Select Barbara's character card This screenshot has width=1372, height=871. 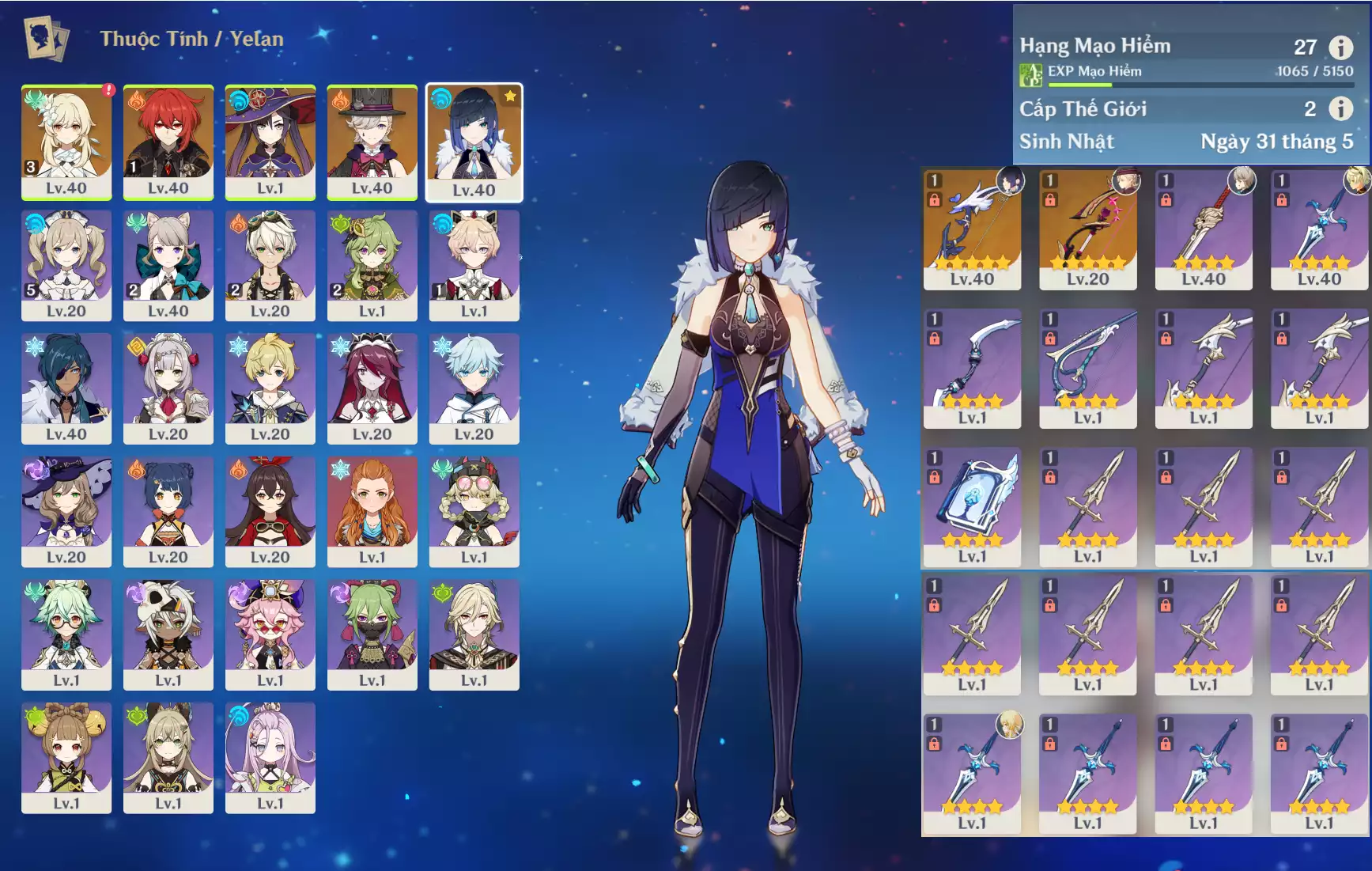[66, 264]
